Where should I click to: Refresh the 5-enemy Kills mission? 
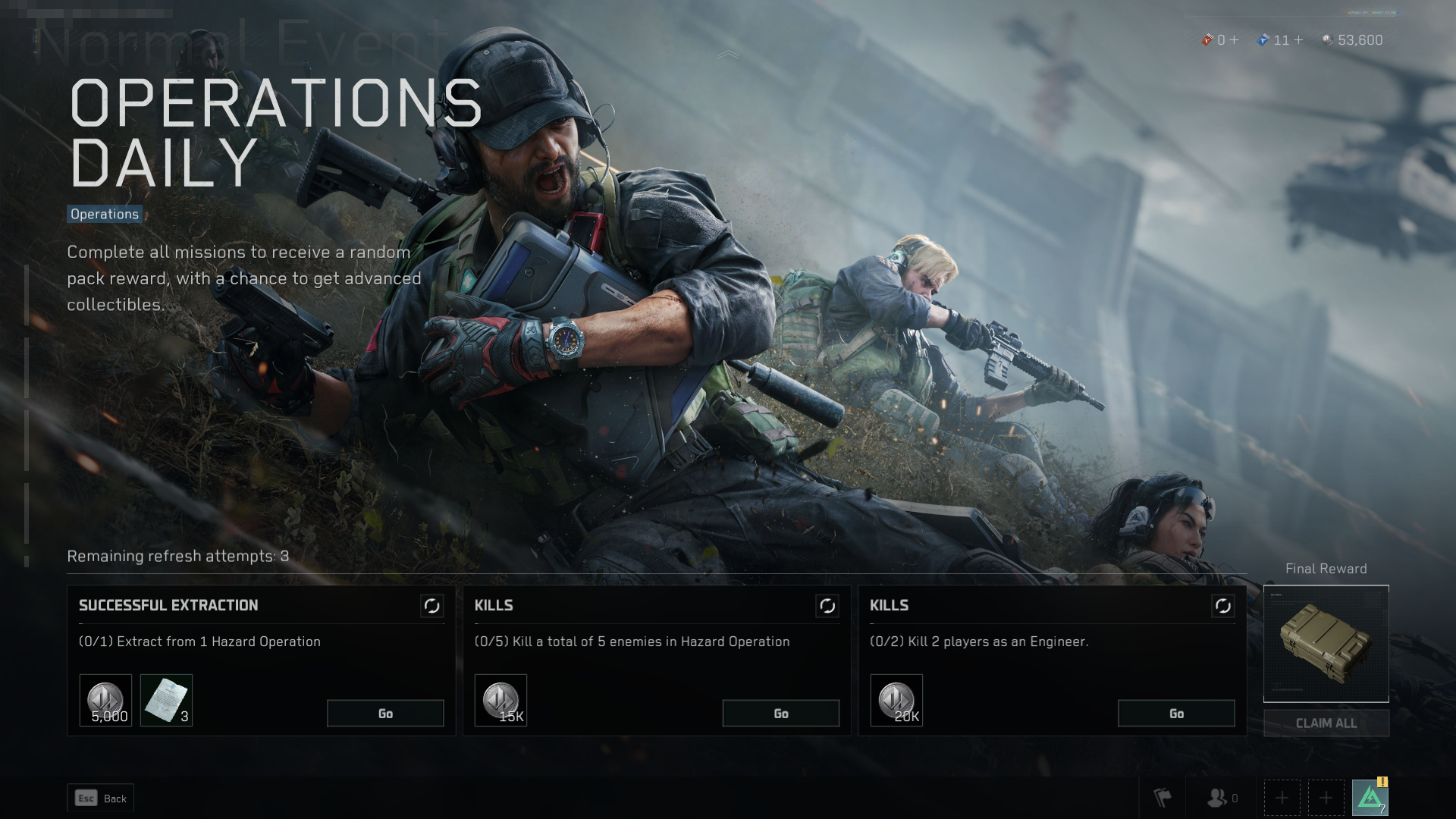click(827, 607)
